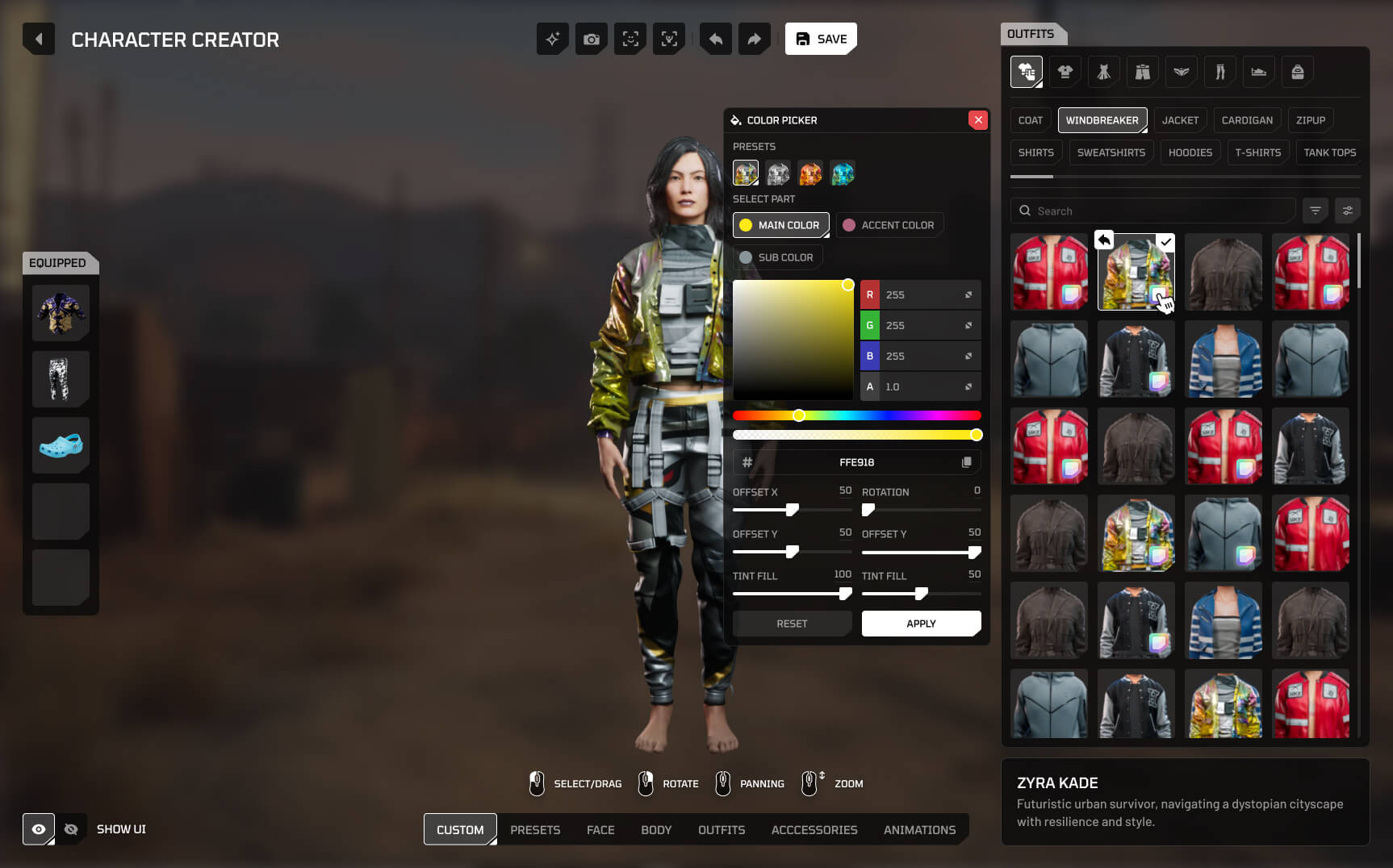Switch to the Face tab
The height and width of the screenshot is (868, 1393).
point(600,829)
